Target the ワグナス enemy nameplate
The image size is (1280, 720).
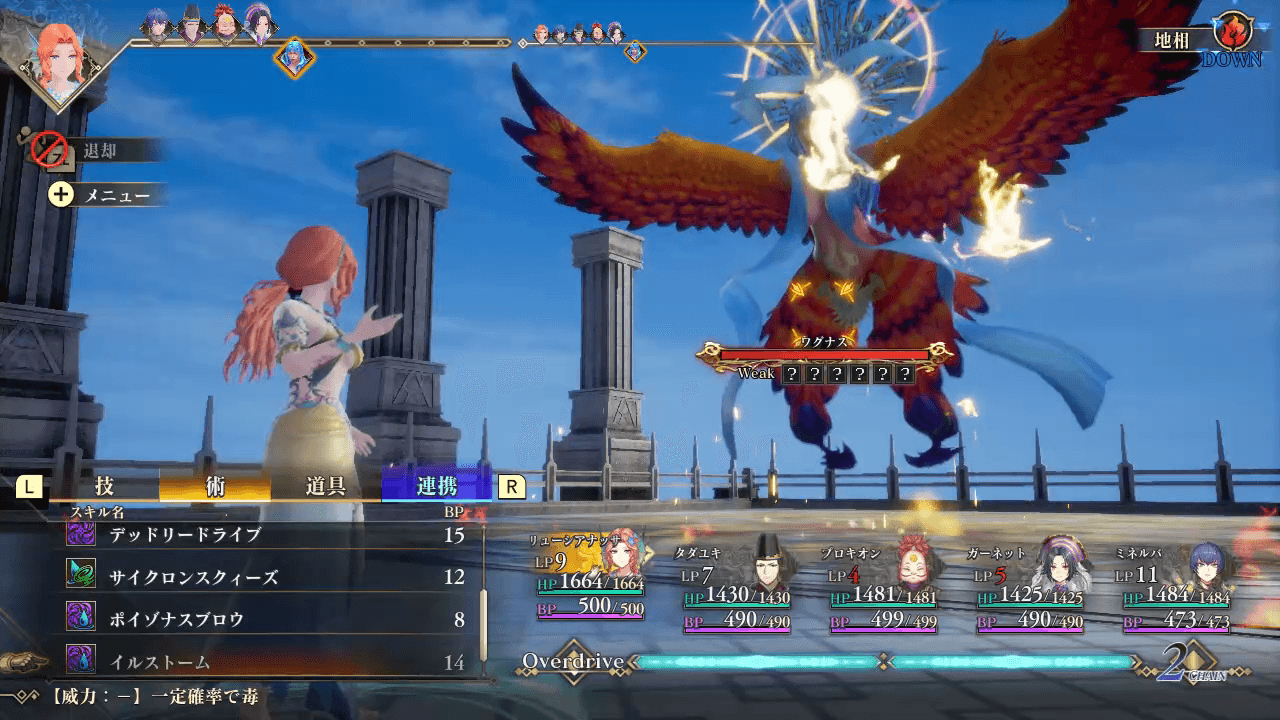pyautogui.click(x=826, y=352)
